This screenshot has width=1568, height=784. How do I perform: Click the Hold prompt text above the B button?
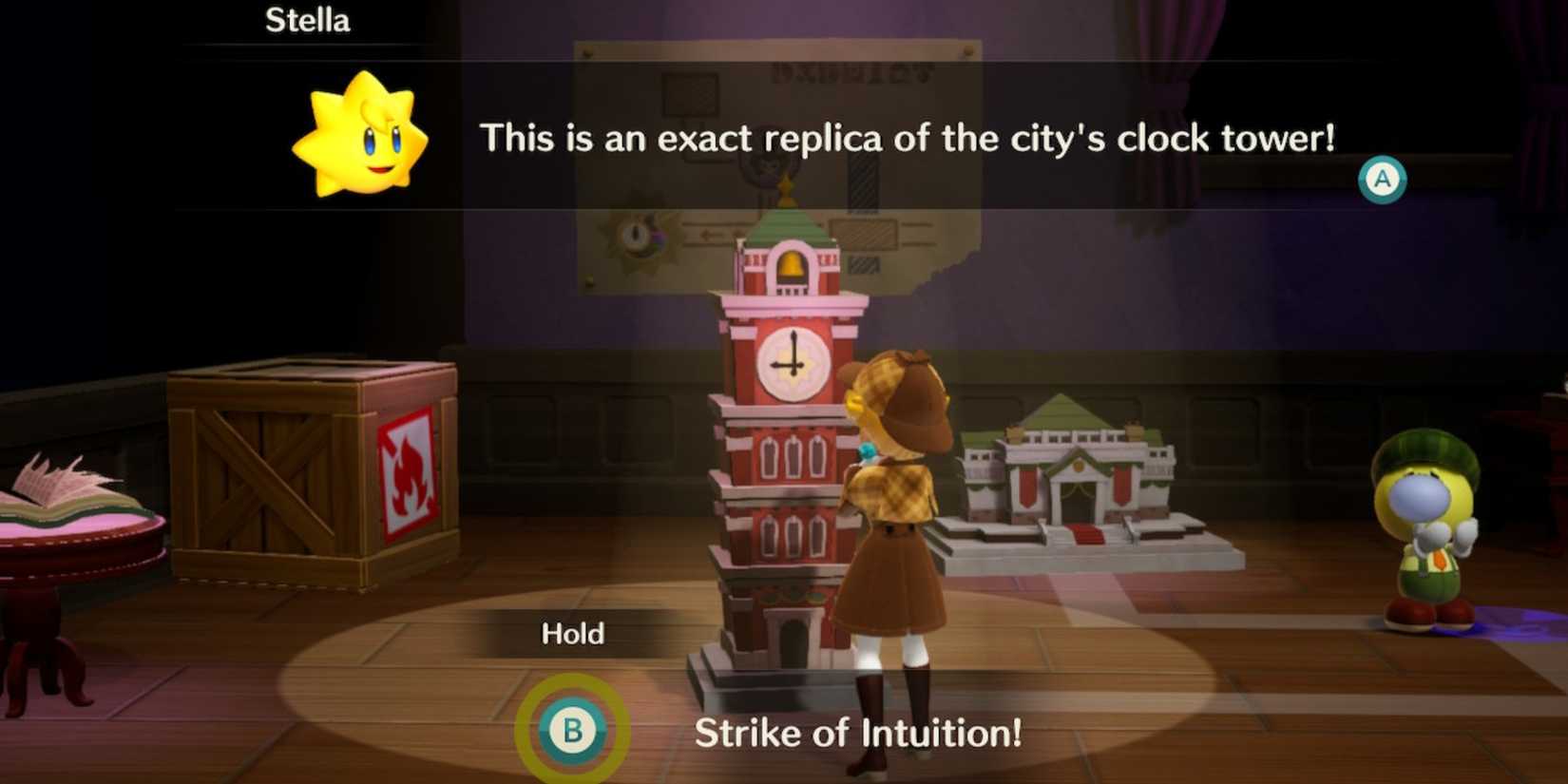point(572,633)
